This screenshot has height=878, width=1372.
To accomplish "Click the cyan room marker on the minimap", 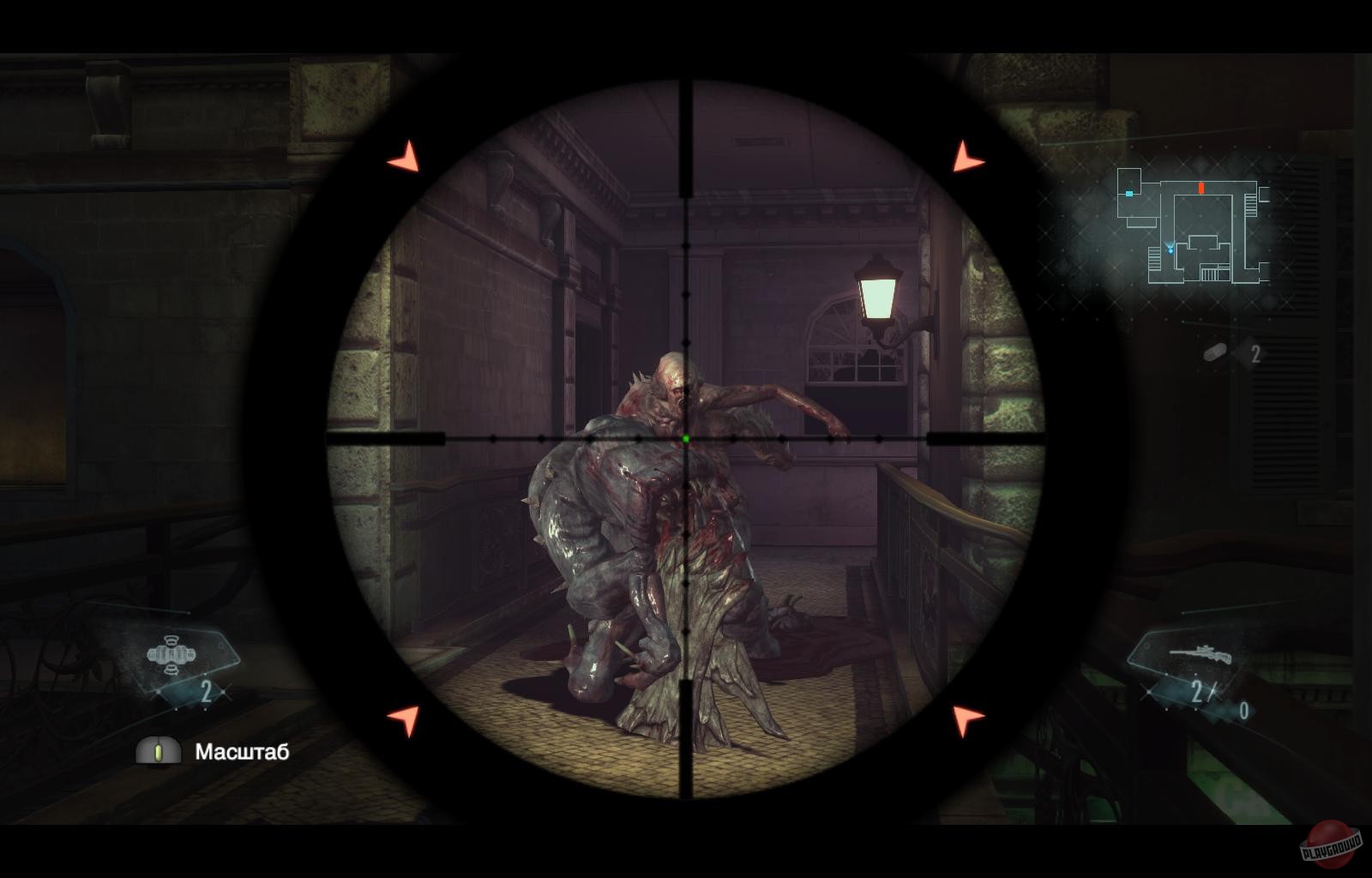I will pos(1128,194).
